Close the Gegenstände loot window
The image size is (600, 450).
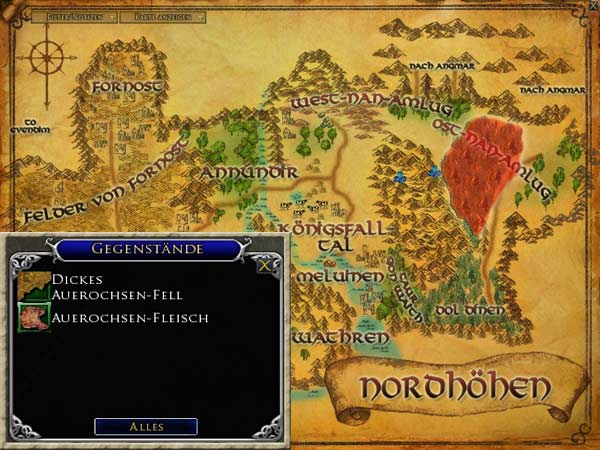coord(264,266)
